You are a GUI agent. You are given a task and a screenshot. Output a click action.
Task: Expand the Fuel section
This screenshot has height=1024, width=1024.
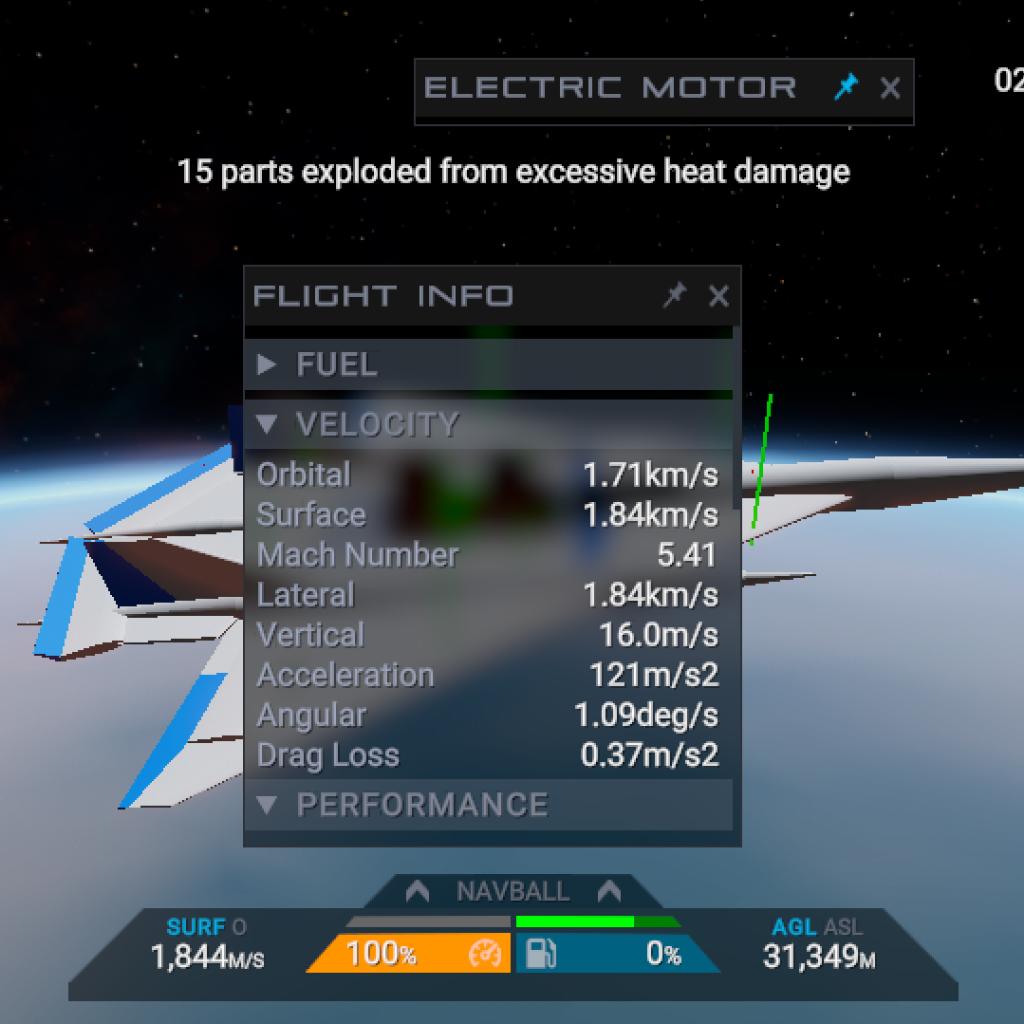[x=318, y=365]
